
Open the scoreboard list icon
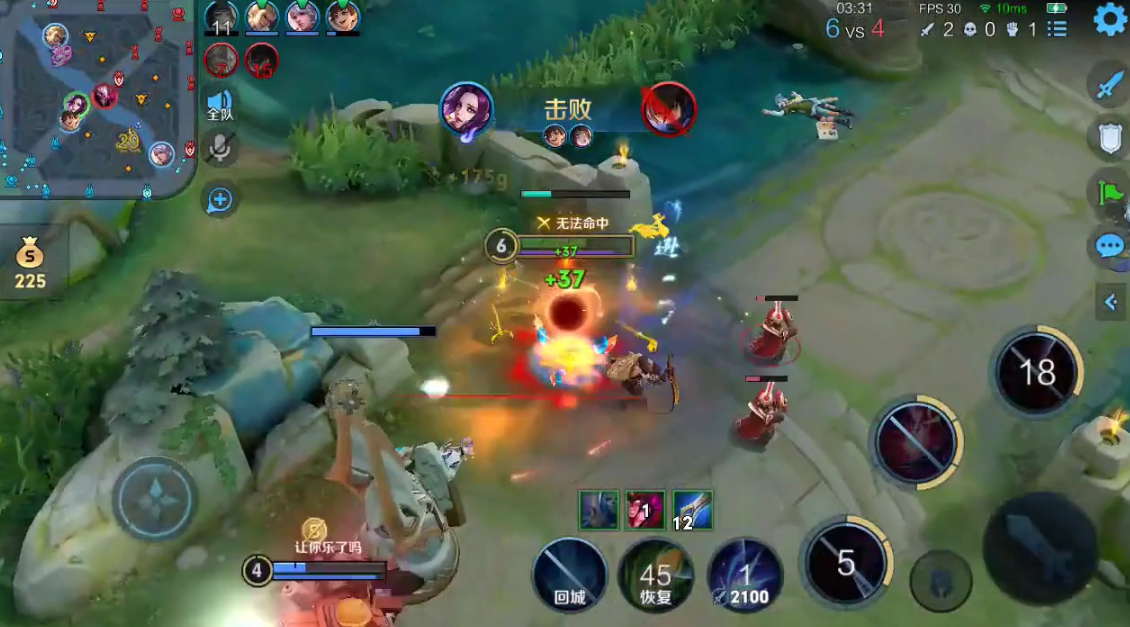pos(1057,29)
